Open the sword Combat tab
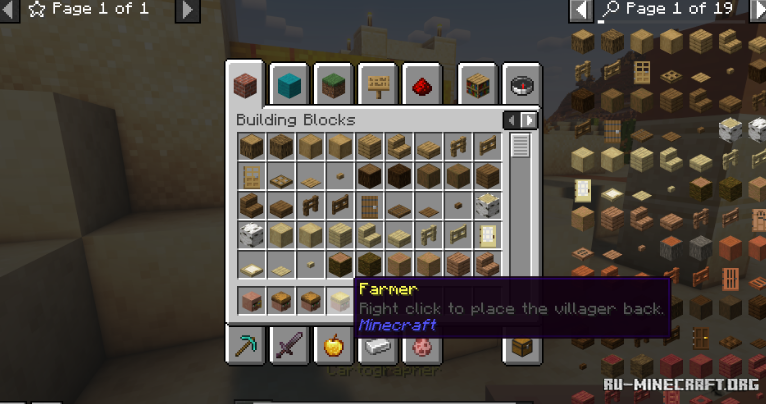 (290, 346)
